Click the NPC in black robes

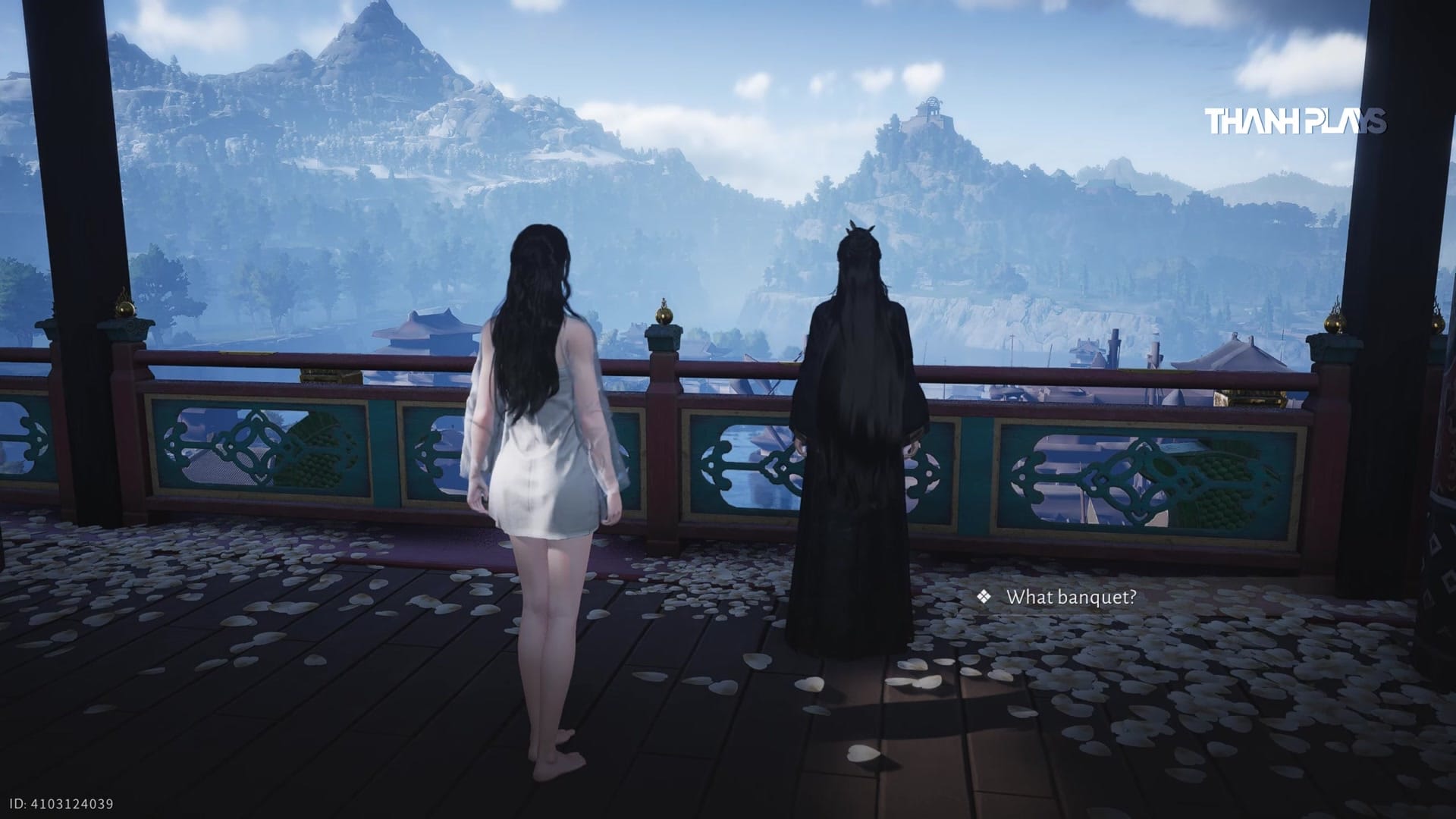point(857,455)
